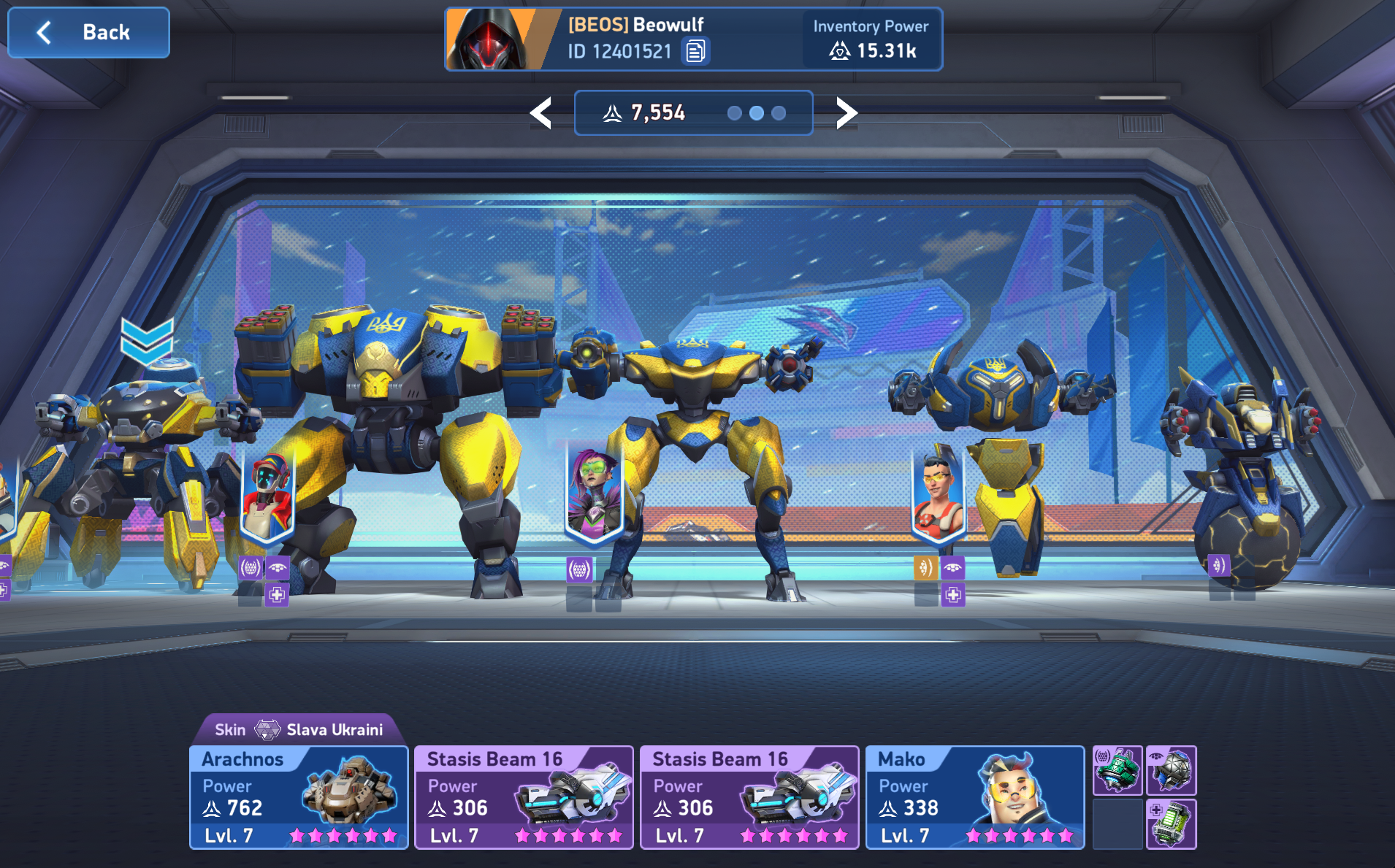Select the Mako pilot card

tap(974, 797)
